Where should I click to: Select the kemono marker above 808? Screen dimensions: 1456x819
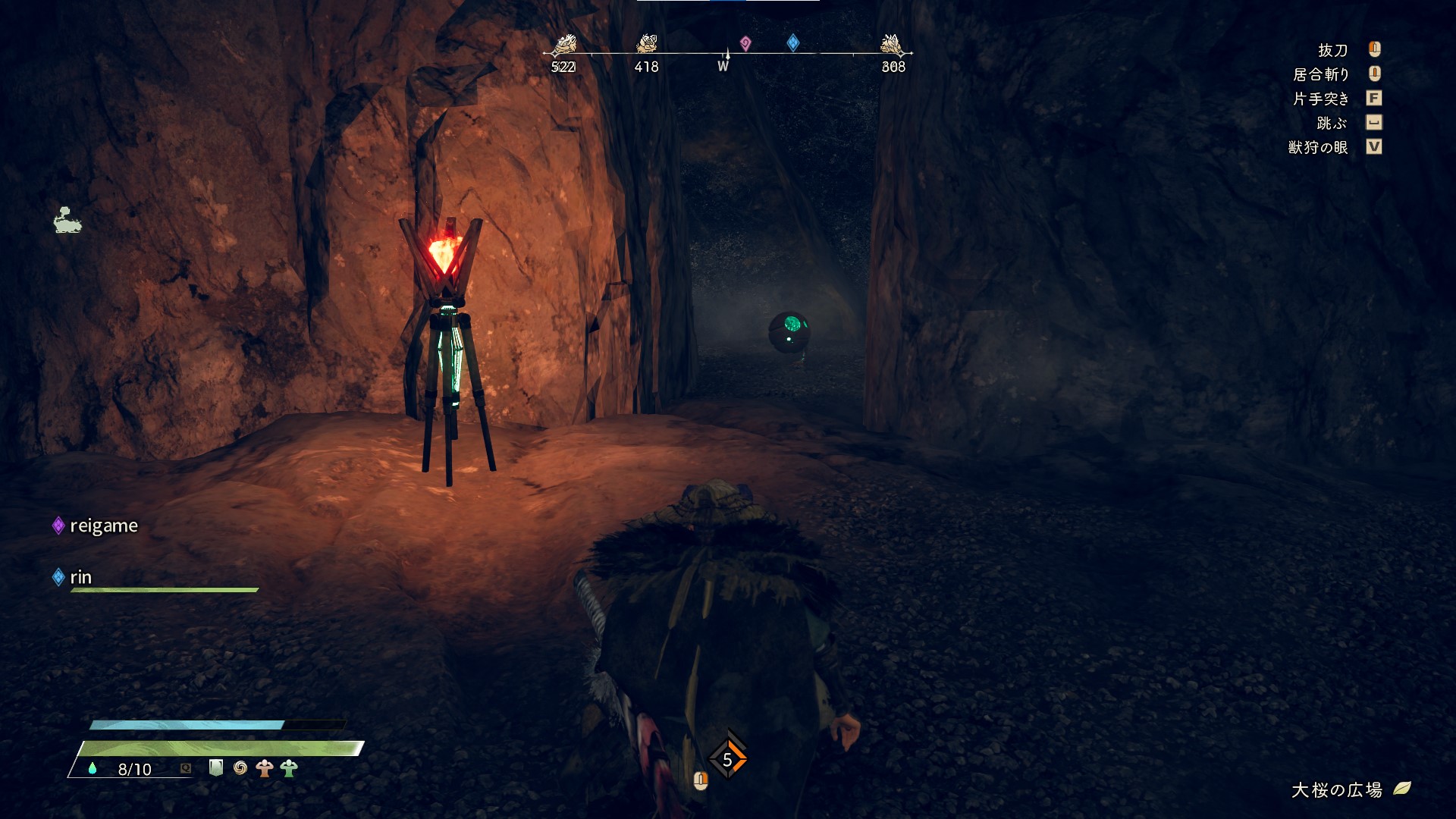pyautogui.click(x=892, y=45)
